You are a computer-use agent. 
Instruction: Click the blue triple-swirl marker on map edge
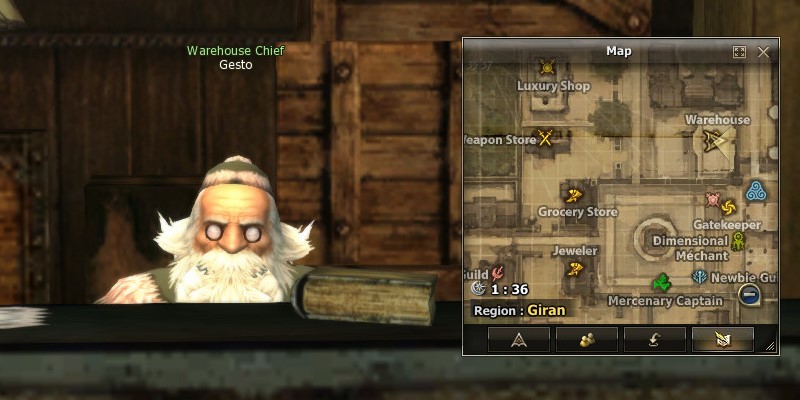756,190
